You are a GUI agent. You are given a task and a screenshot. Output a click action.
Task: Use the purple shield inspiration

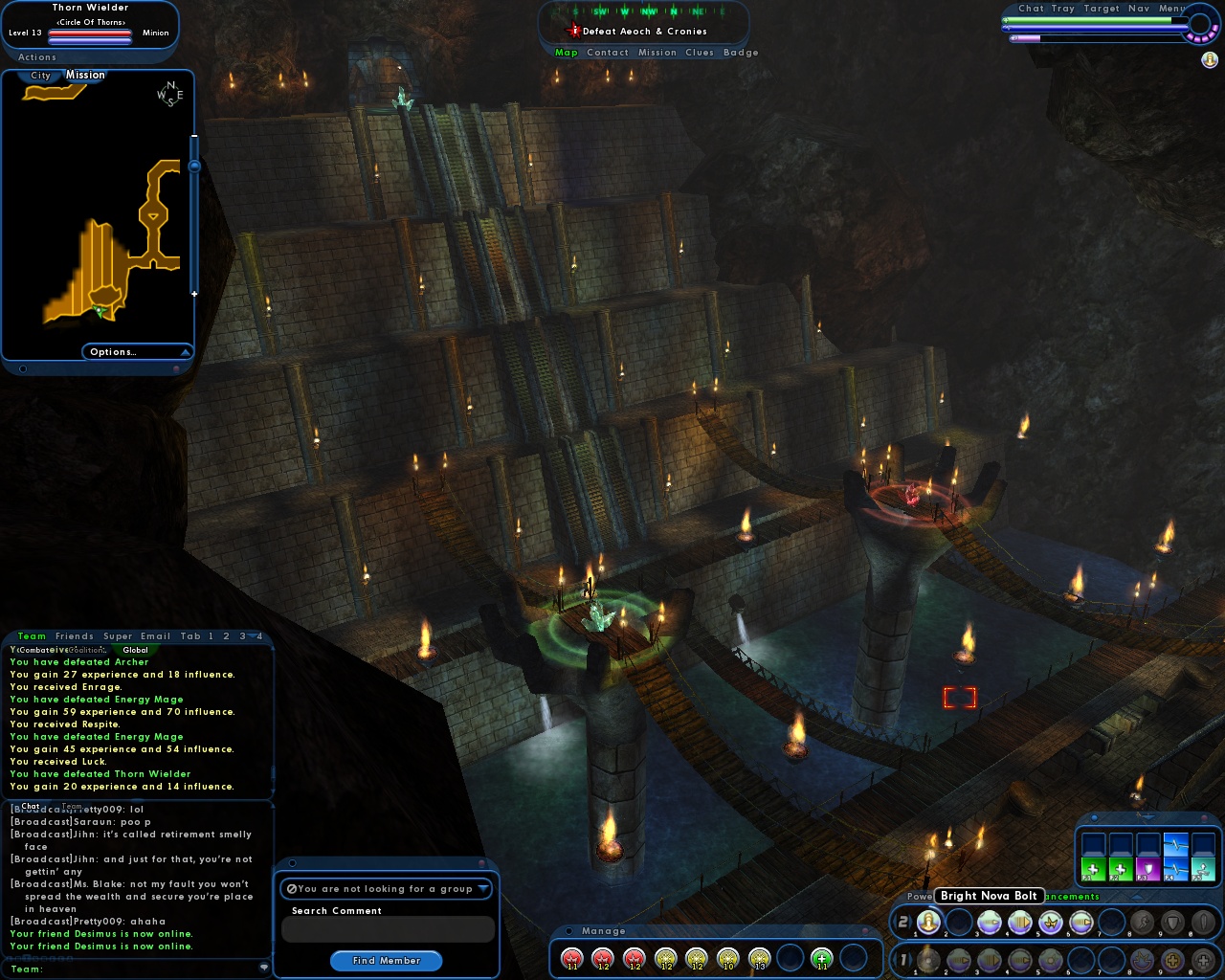pos(1147,871)
